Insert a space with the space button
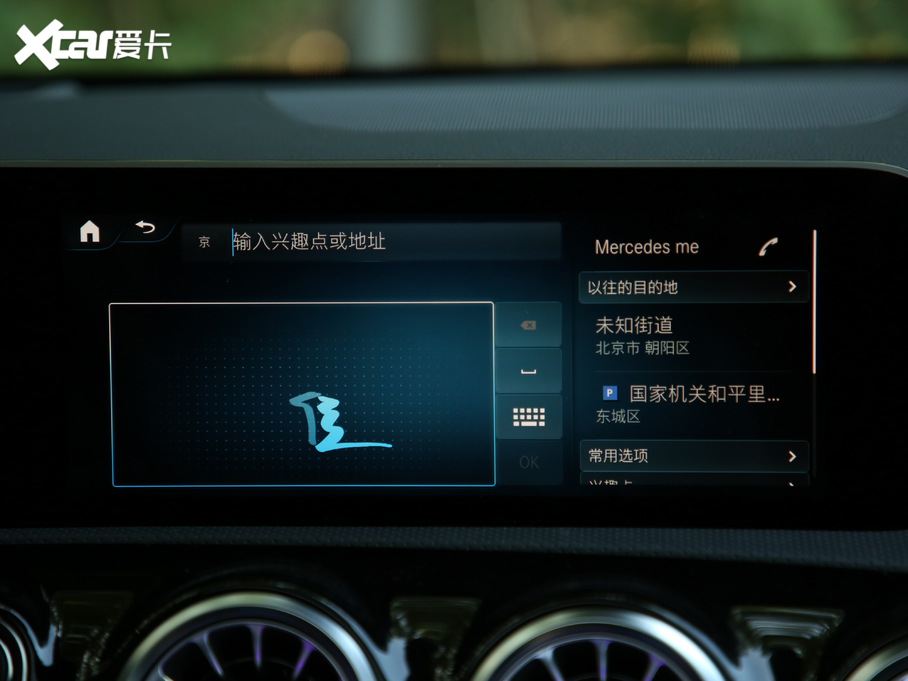The image size is (908, 681). 528,371
